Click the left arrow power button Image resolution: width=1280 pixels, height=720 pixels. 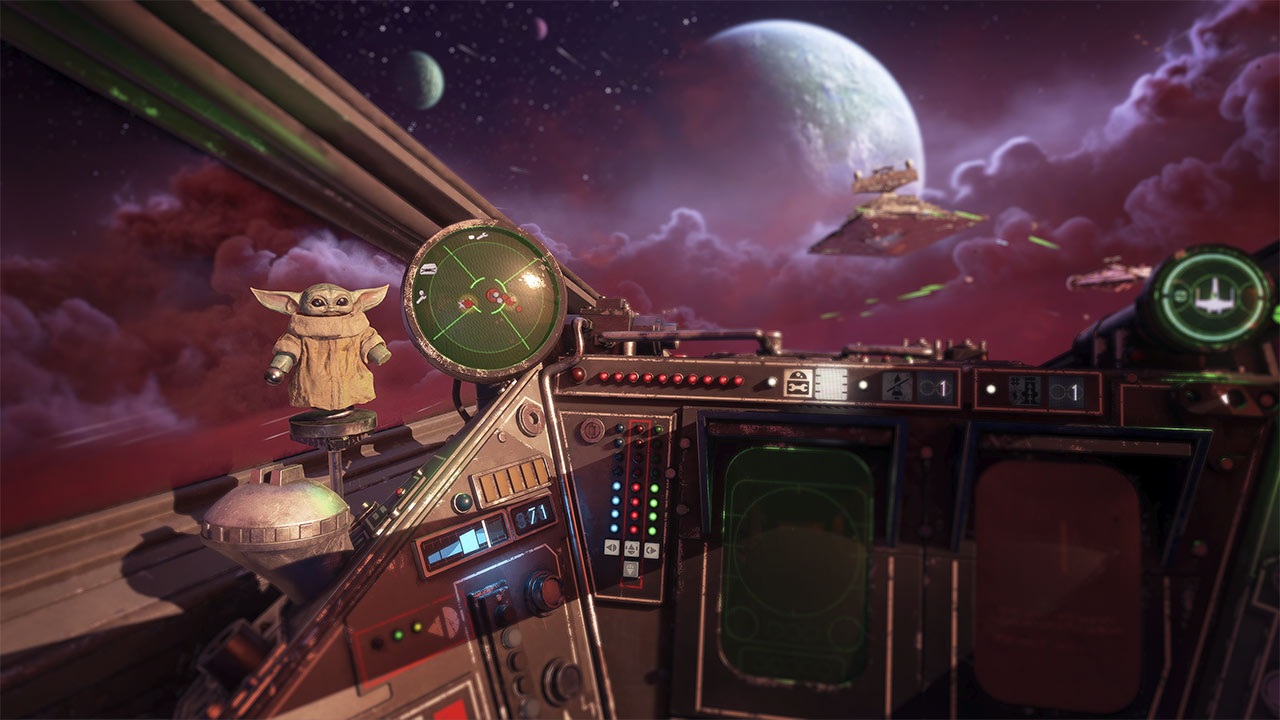click(611, 548)
